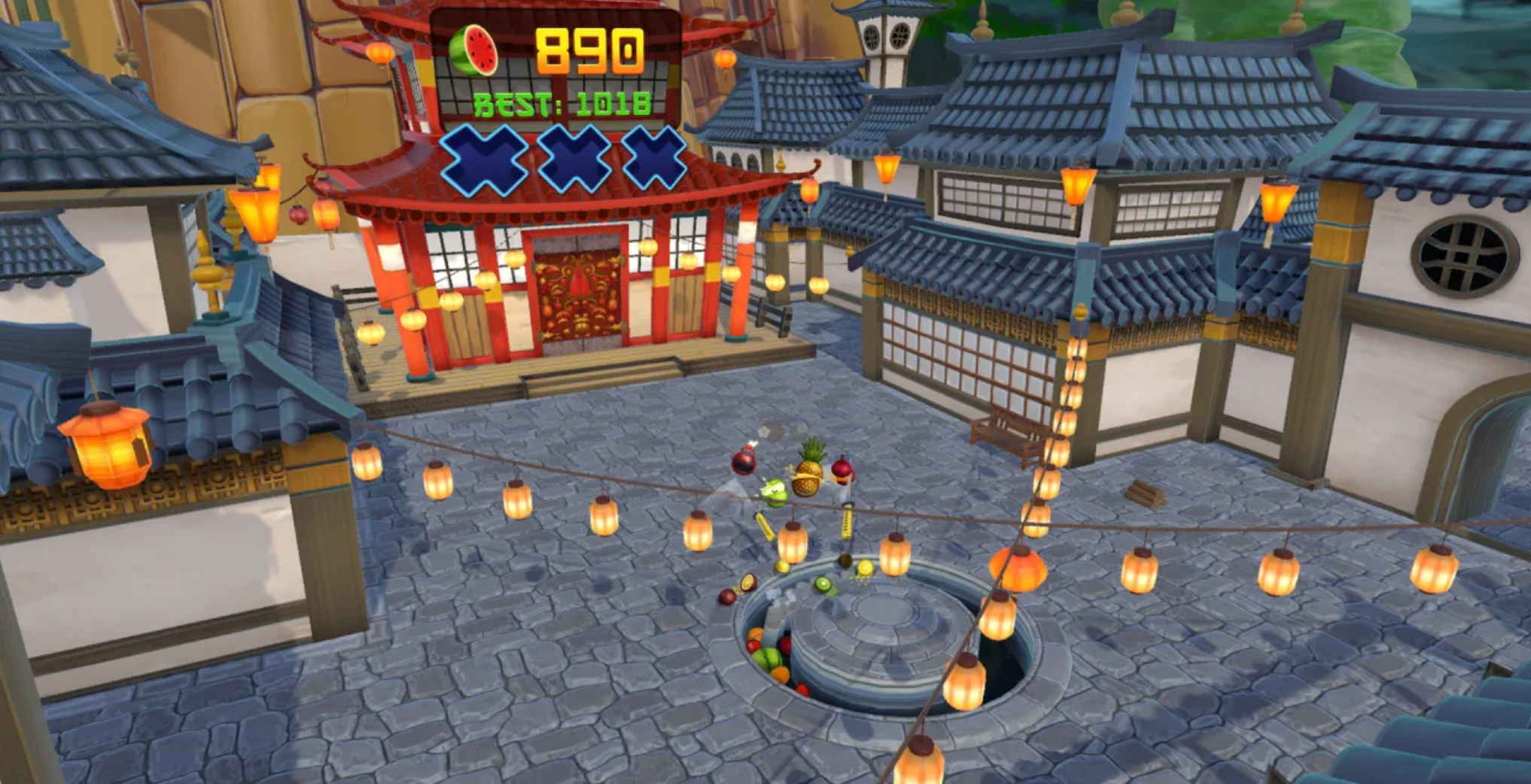The width and height of the screenshot is (1531, 784).
Task: Click the kiwi half on the fountain rim
Action: coord(823,582)
